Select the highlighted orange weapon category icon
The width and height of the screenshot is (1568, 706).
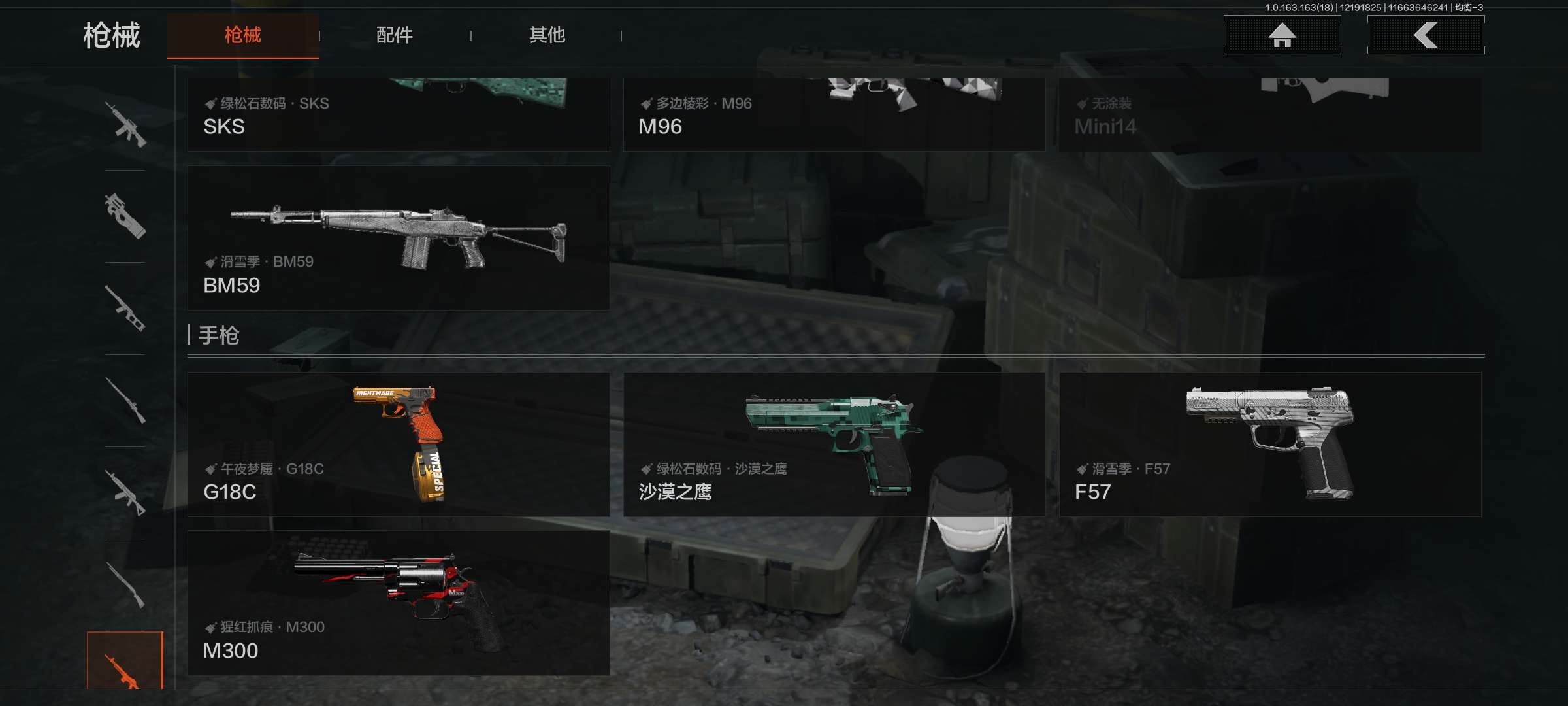coord(125,662)
